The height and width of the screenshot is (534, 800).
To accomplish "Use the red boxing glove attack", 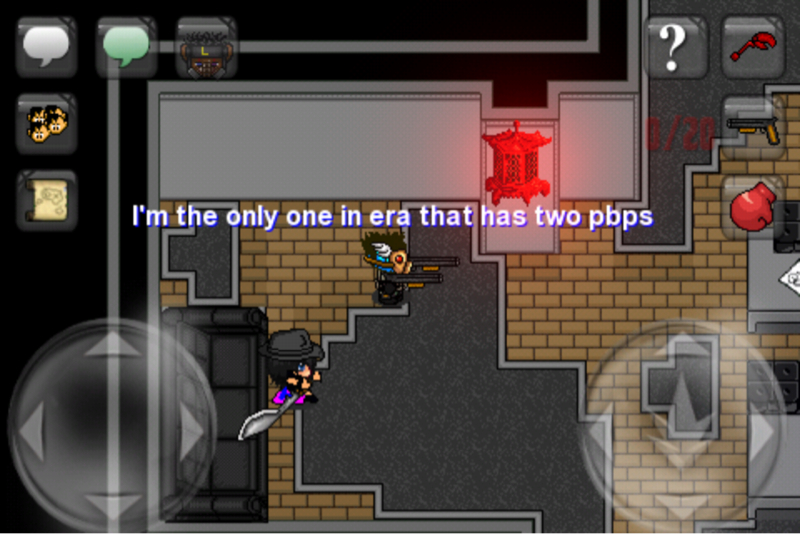I will point(753,207).
